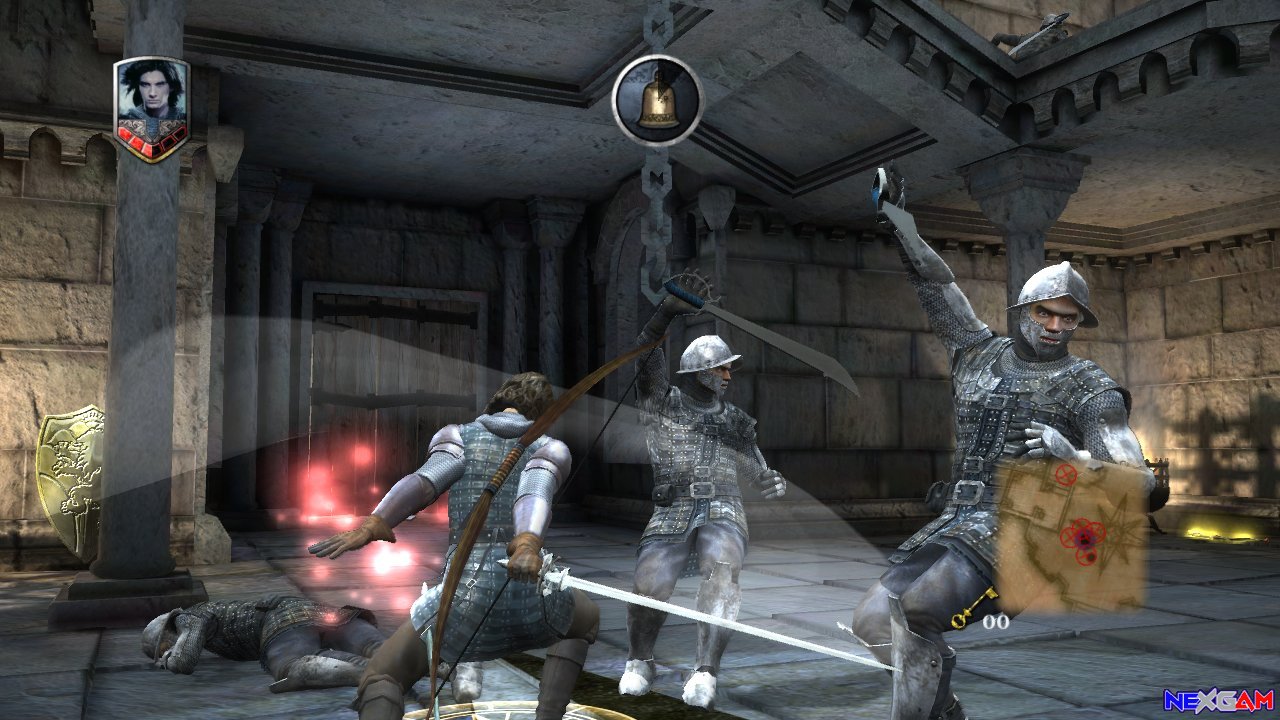1280x720 pixels.
Task: Click the bell objective icon
Action: click(657, 100)
